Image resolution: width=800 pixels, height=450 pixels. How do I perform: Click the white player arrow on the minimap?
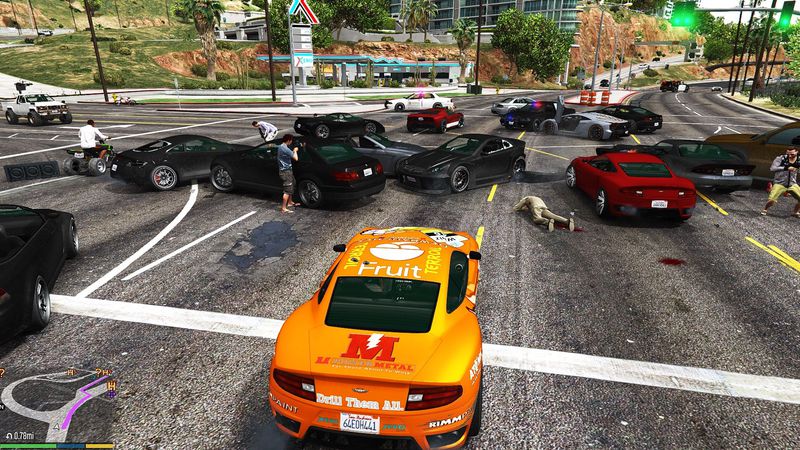56,427
